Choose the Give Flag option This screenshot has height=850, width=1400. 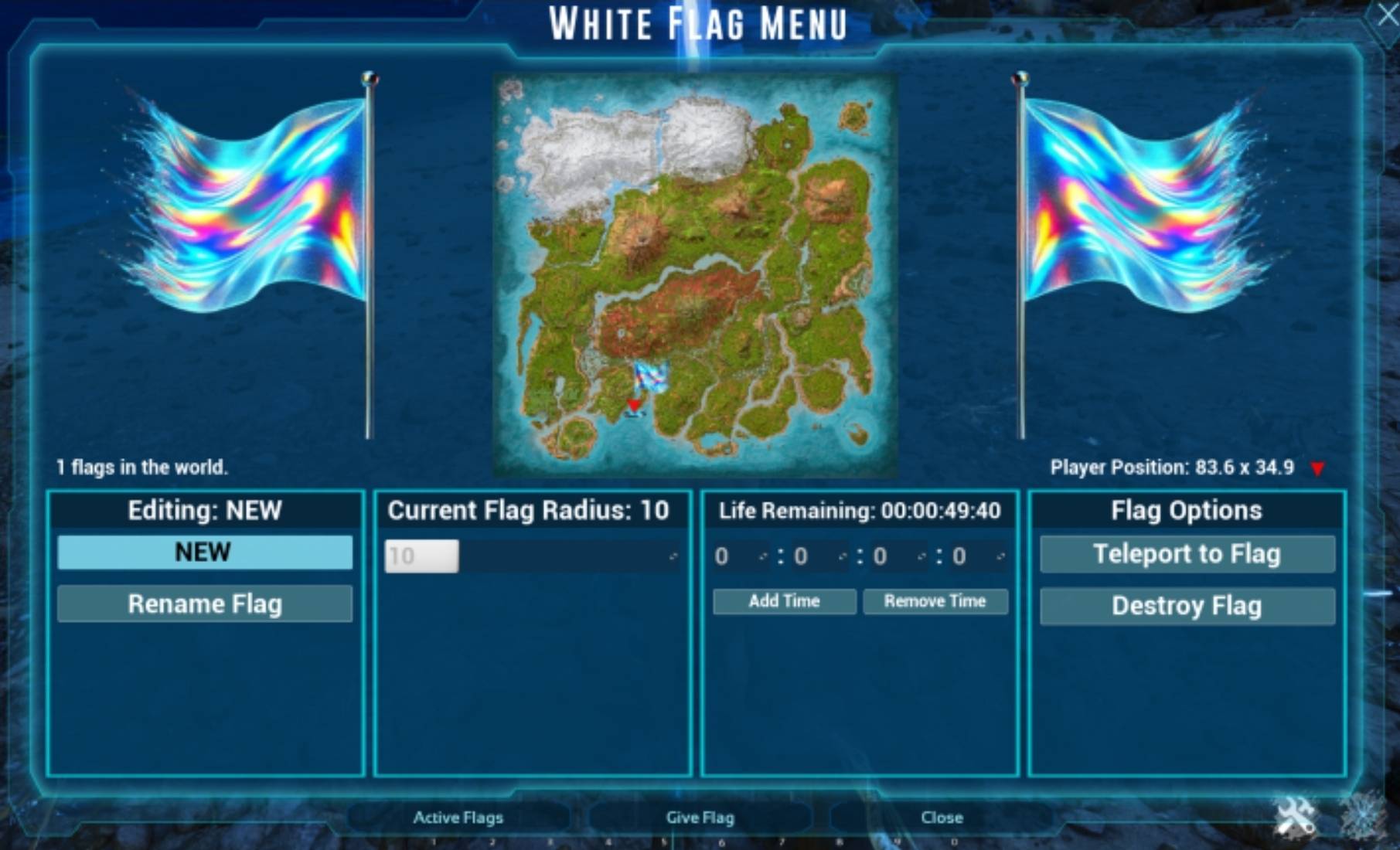700,818
